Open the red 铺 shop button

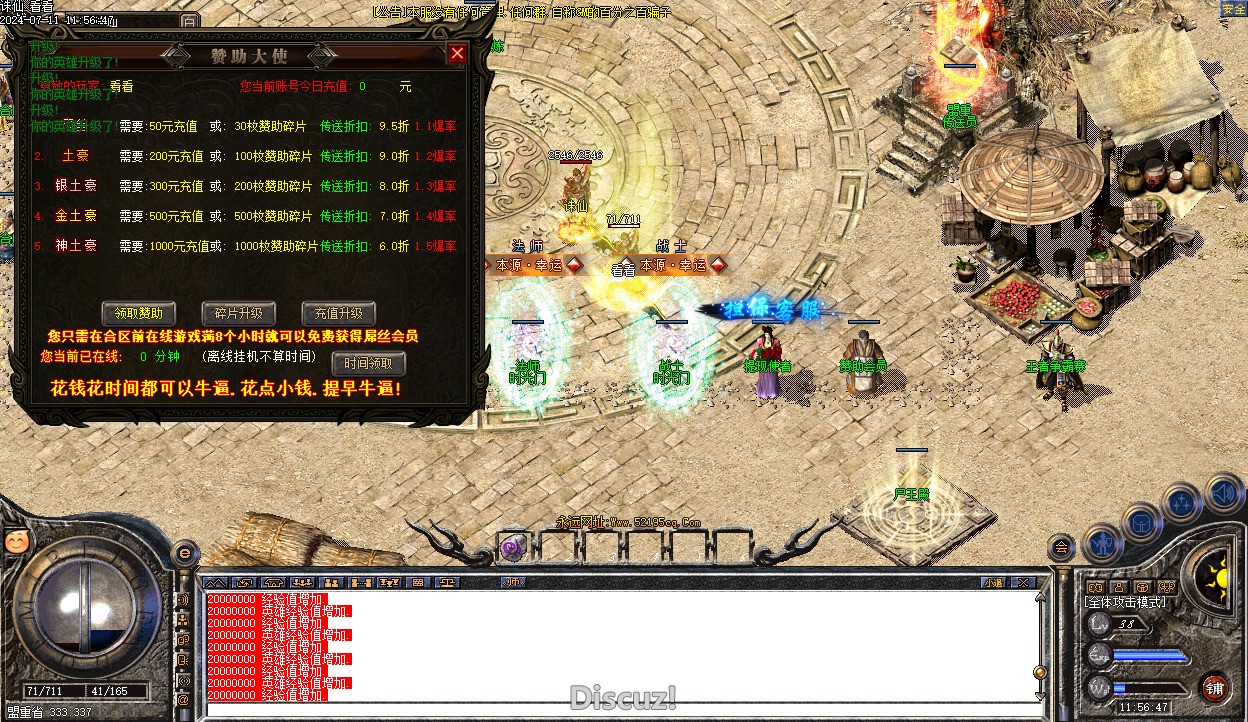point(1215,688)
